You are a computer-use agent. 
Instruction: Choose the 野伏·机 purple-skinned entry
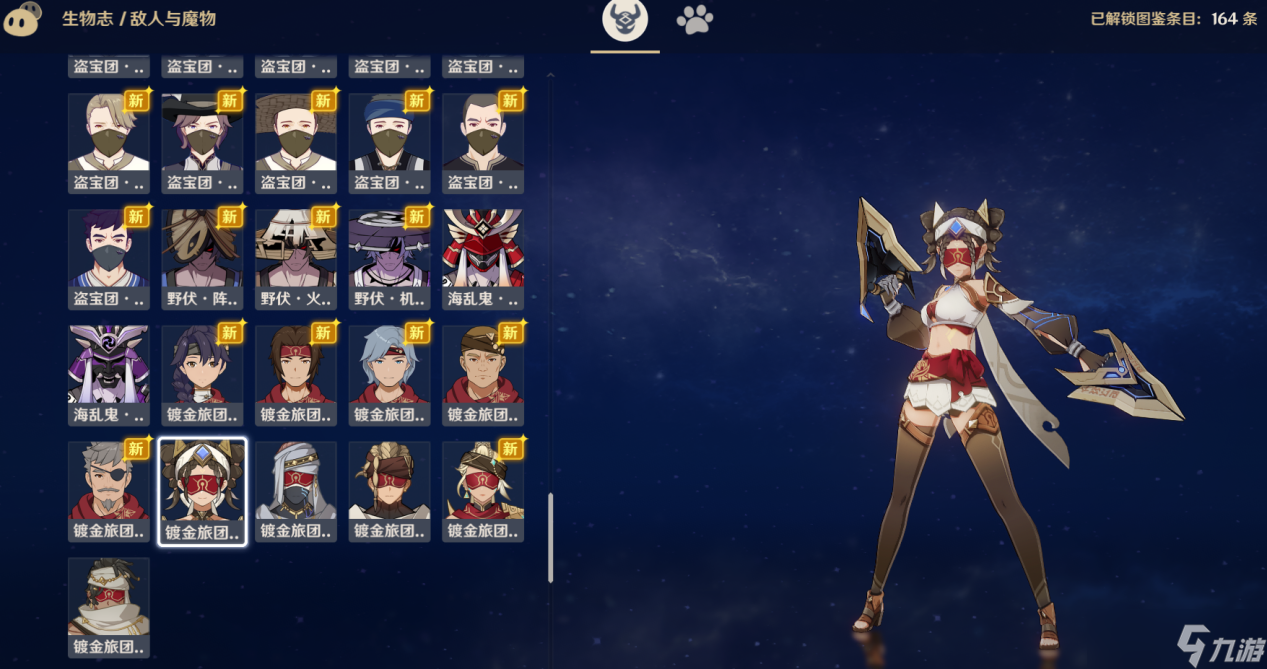tap(390, 259)
